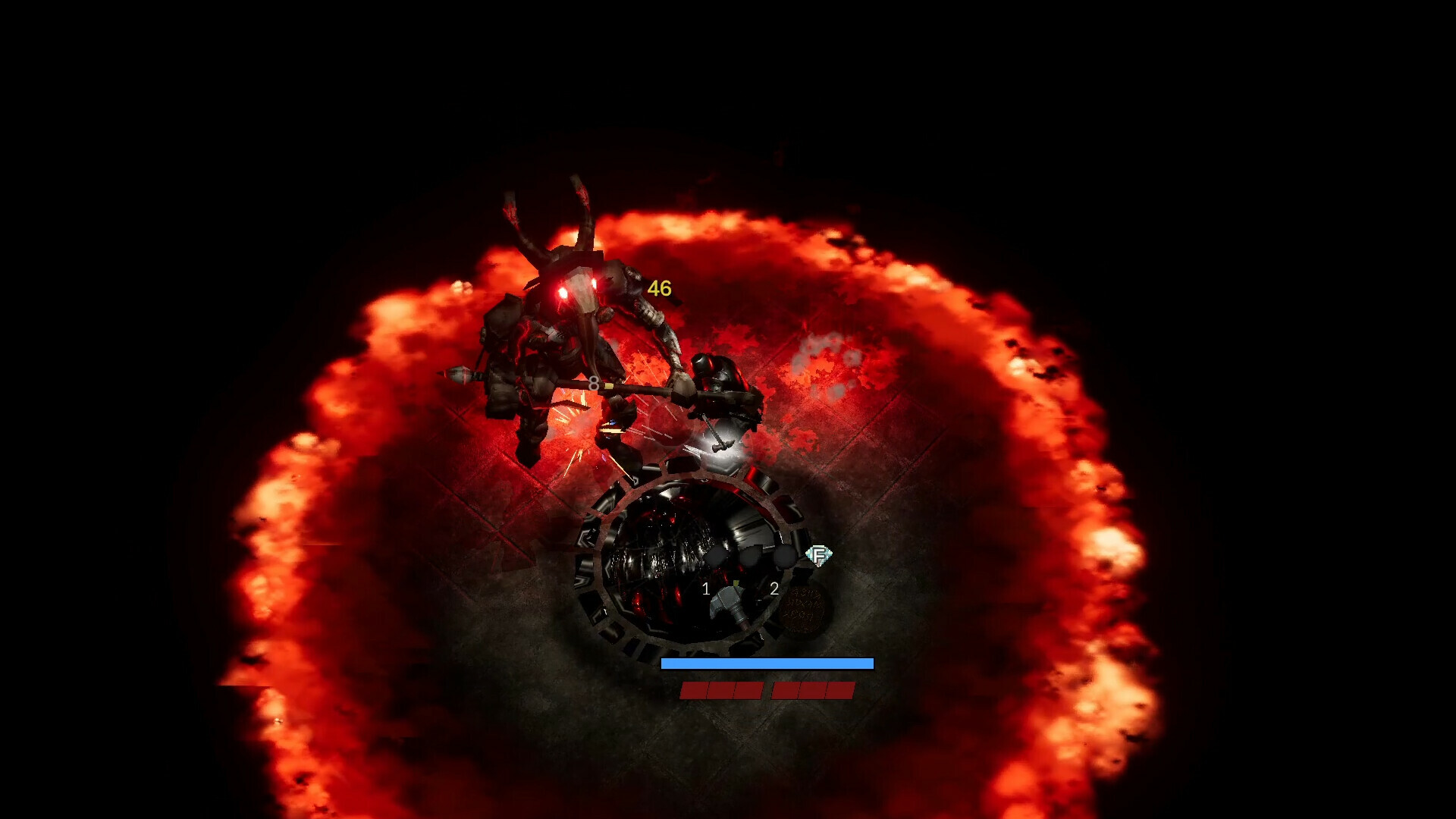The height and width of the screenshot is (819, 1456).
Task: Click the blue progress bar
Action: click(x=767, y=664)
